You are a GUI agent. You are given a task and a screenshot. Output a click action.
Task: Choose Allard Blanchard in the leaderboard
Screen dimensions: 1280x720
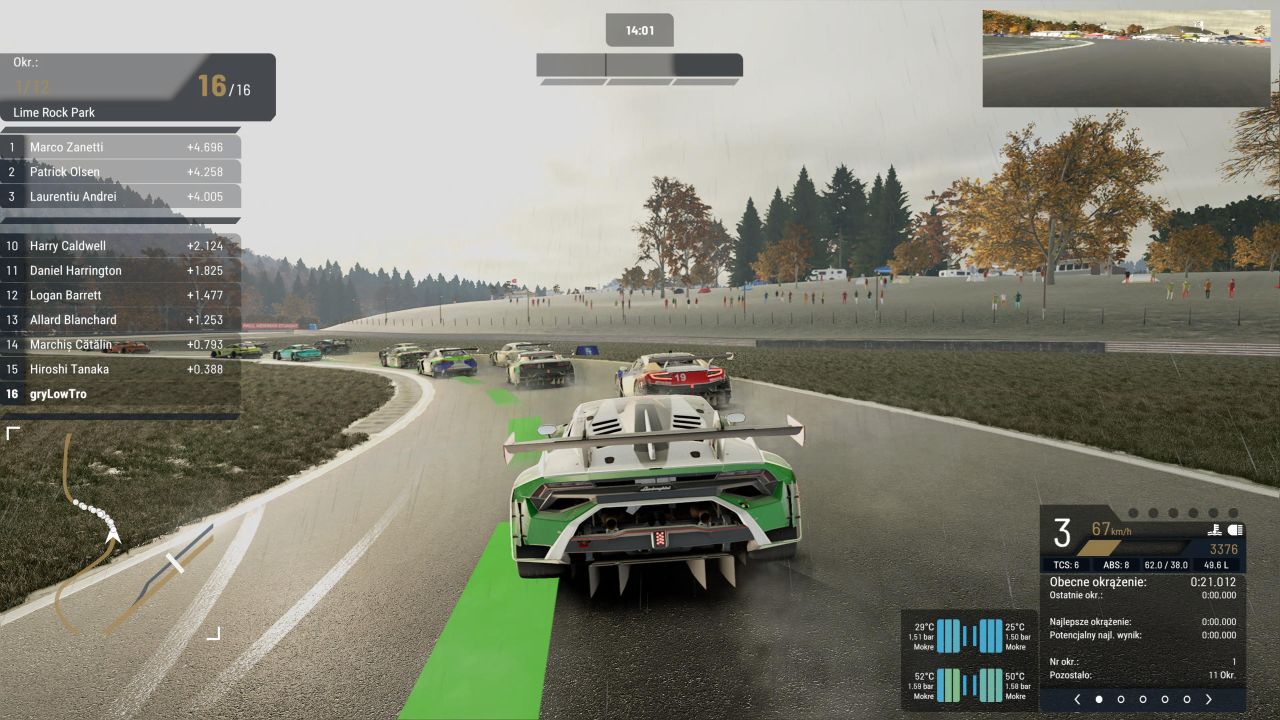(x=120, y=320)
